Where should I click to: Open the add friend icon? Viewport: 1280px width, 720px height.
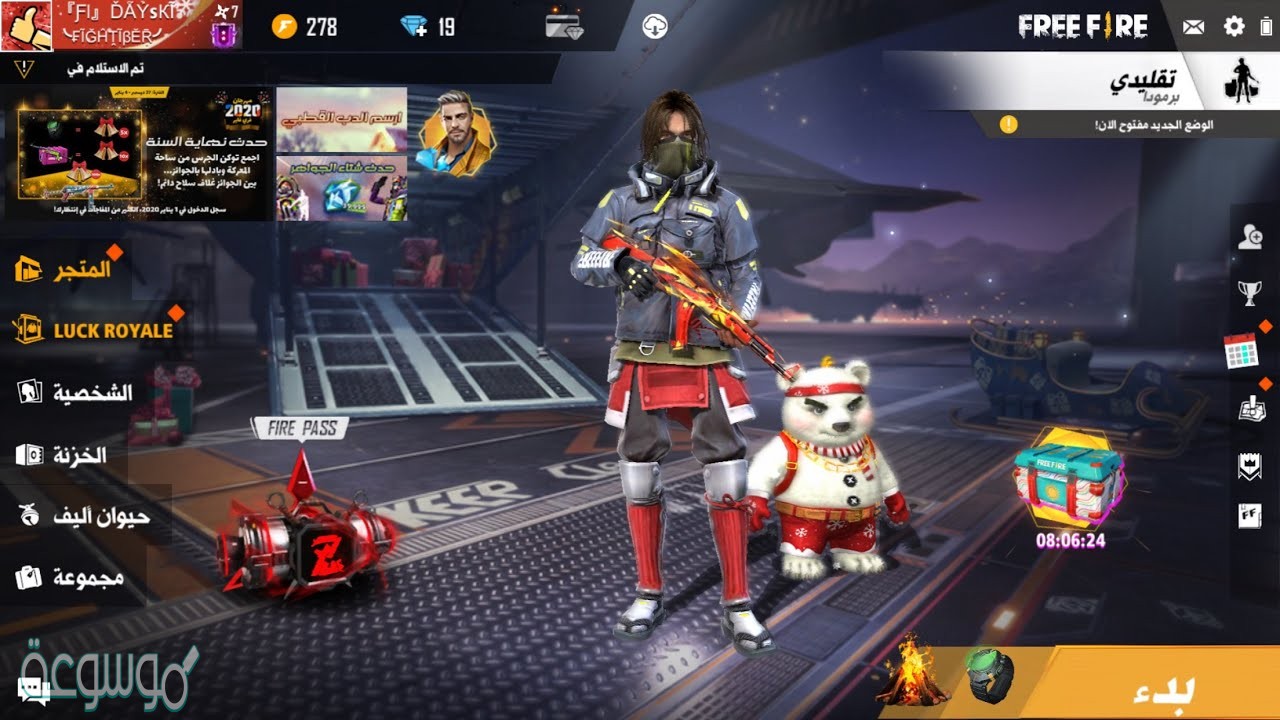coord(1250,237)
